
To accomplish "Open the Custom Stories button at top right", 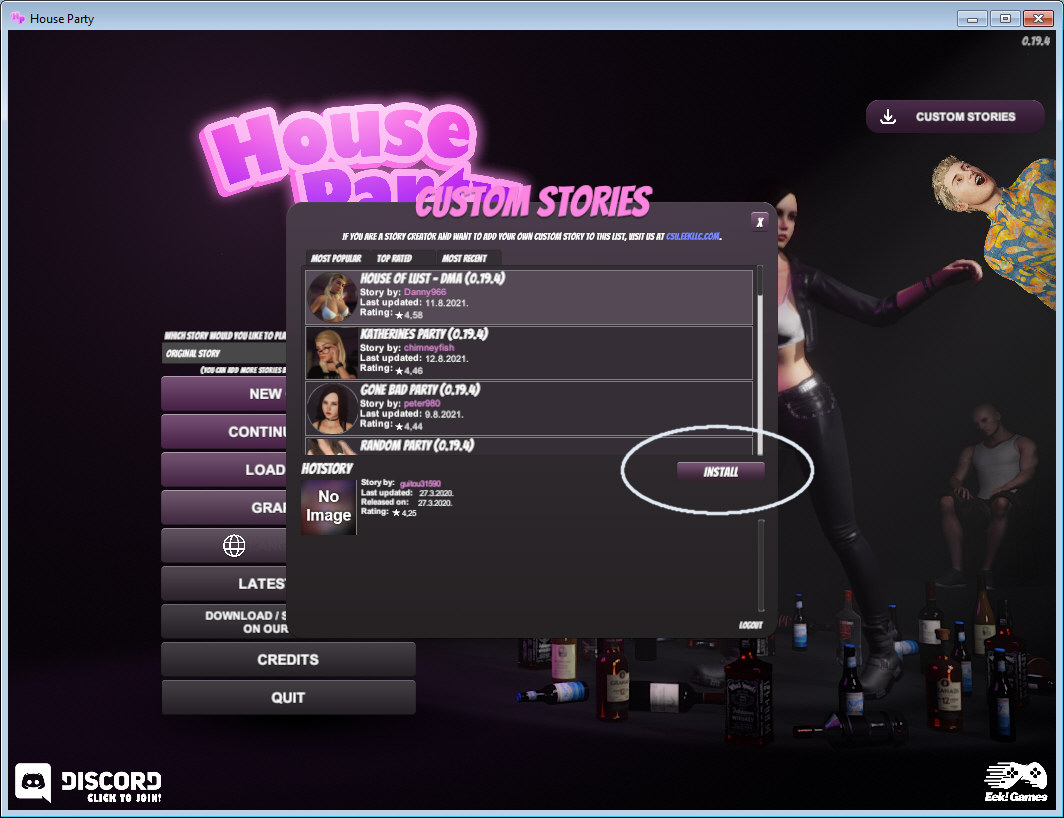I will [950, 117].
